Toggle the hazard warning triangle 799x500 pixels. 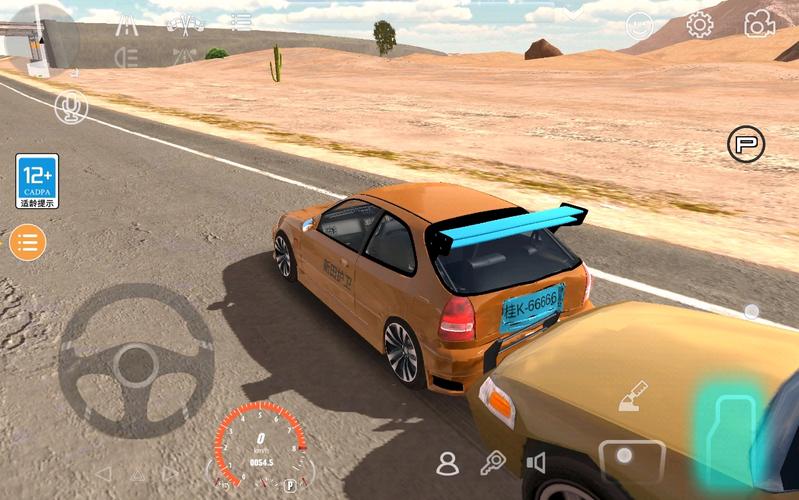click(137, 474)
